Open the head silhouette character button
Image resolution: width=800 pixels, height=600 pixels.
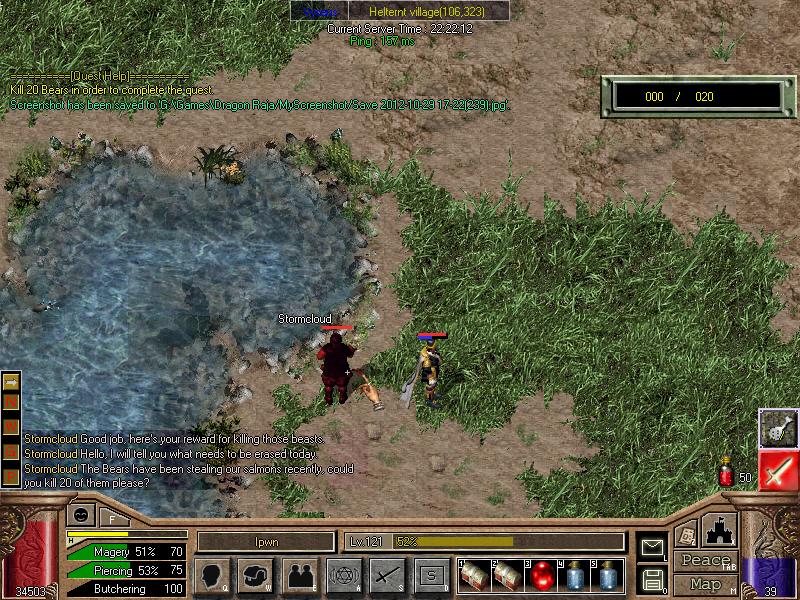(213, 576)
